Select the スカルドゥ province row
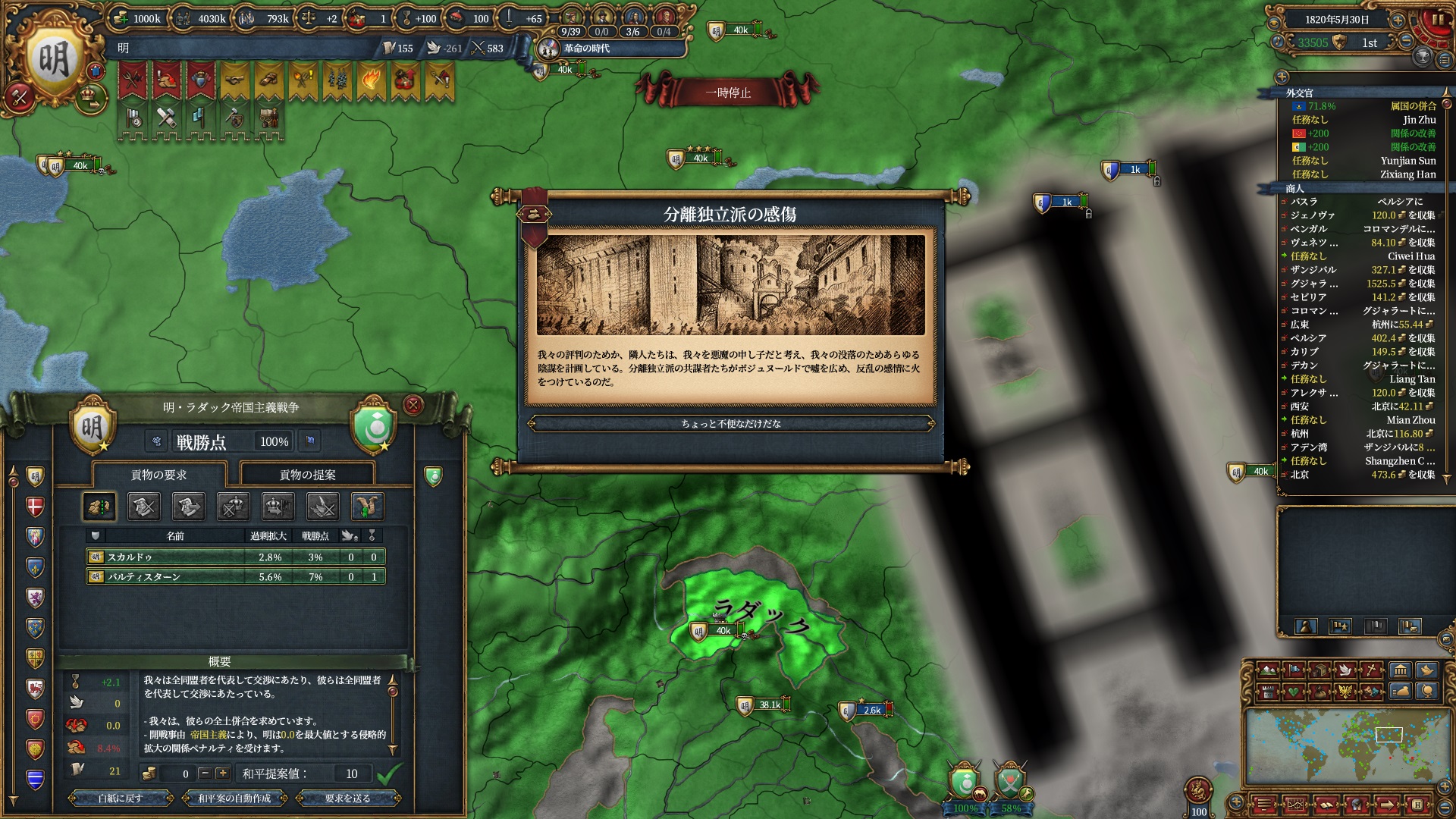Image resolution: width=1456 pixels, height=819 pixels. pos(235,557)
